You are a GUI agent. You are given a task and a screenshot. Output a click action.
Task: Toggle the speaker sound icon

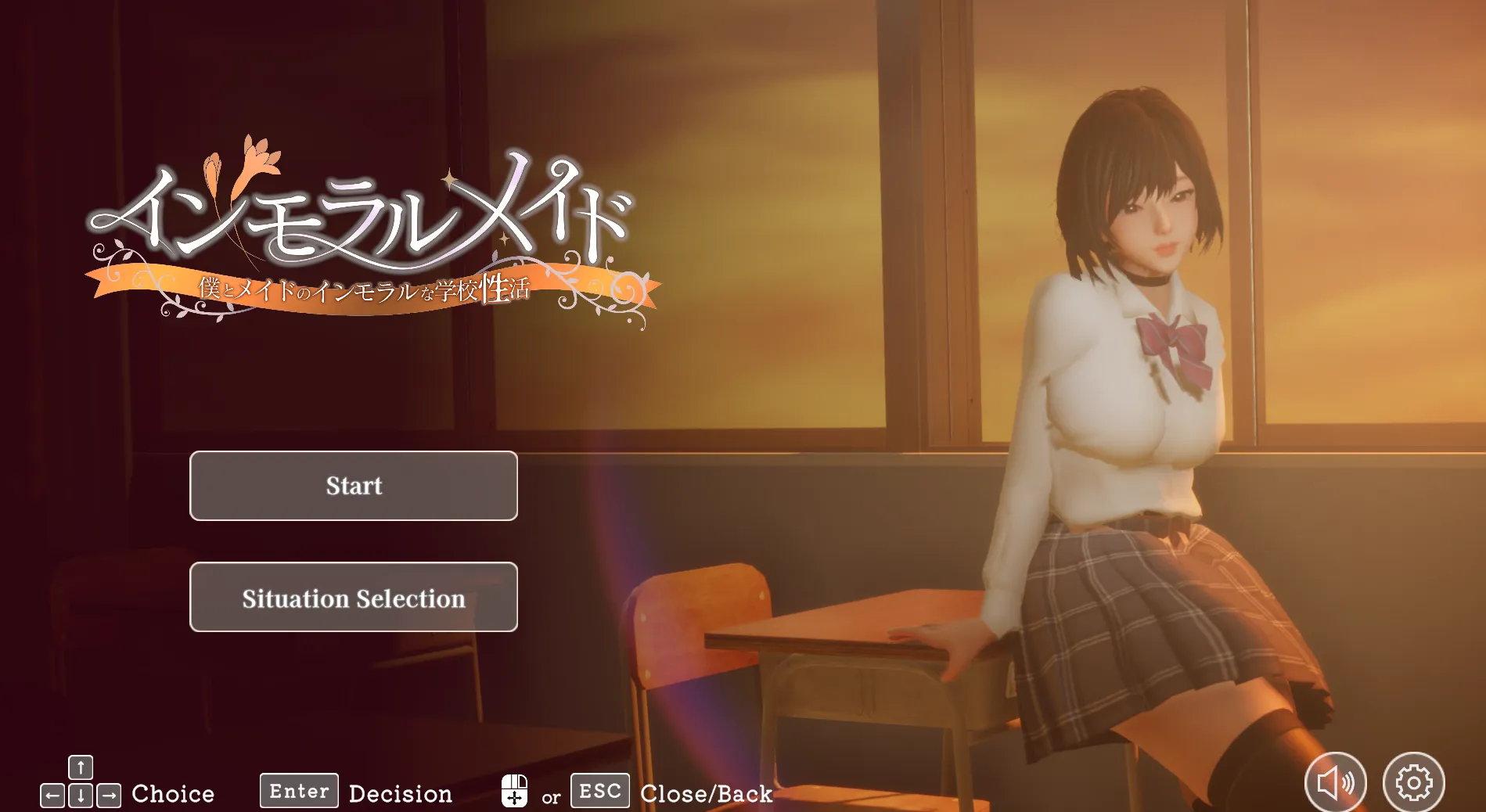pos(1335,782)
